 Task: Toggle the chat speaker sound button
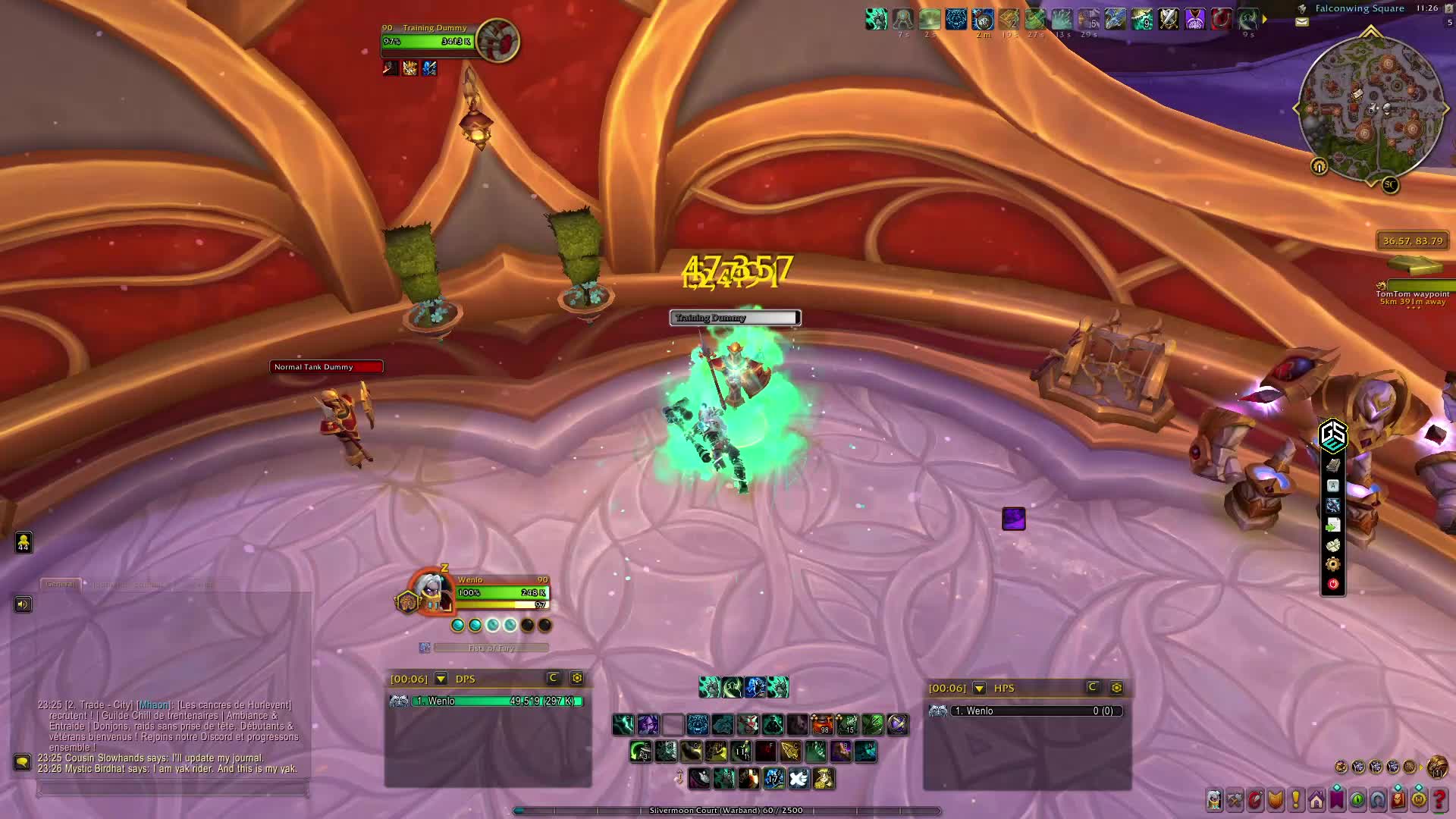pos(23,604)
